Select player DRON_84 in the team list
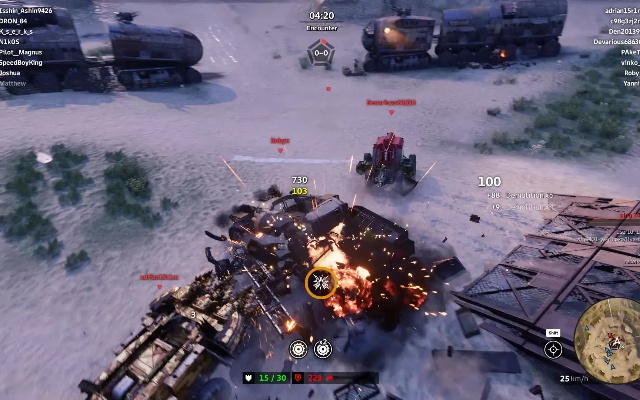Viewport: 640px width, 400px height. coord(14,20)
